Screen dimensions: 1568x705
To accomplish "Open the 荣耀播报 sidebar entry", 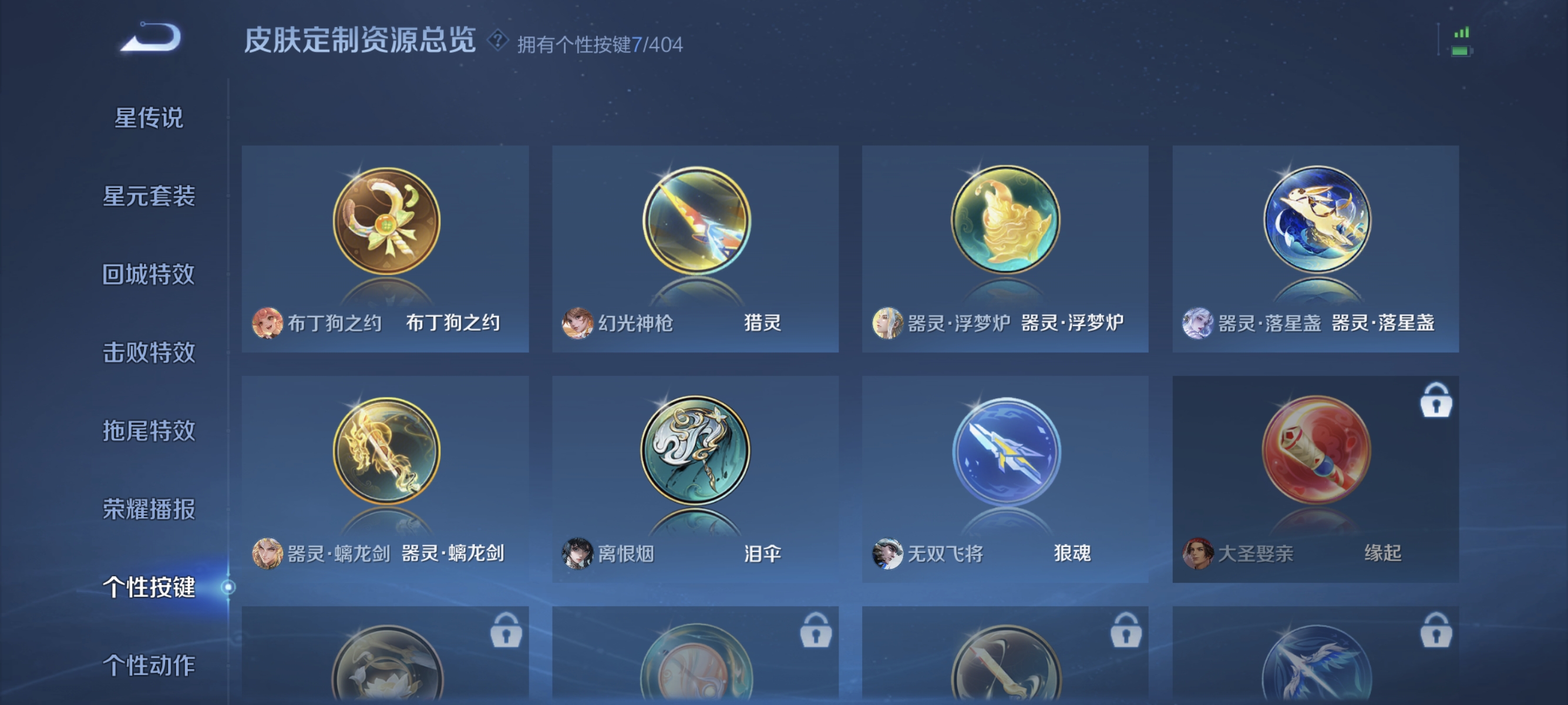I will tap(148, 509).
